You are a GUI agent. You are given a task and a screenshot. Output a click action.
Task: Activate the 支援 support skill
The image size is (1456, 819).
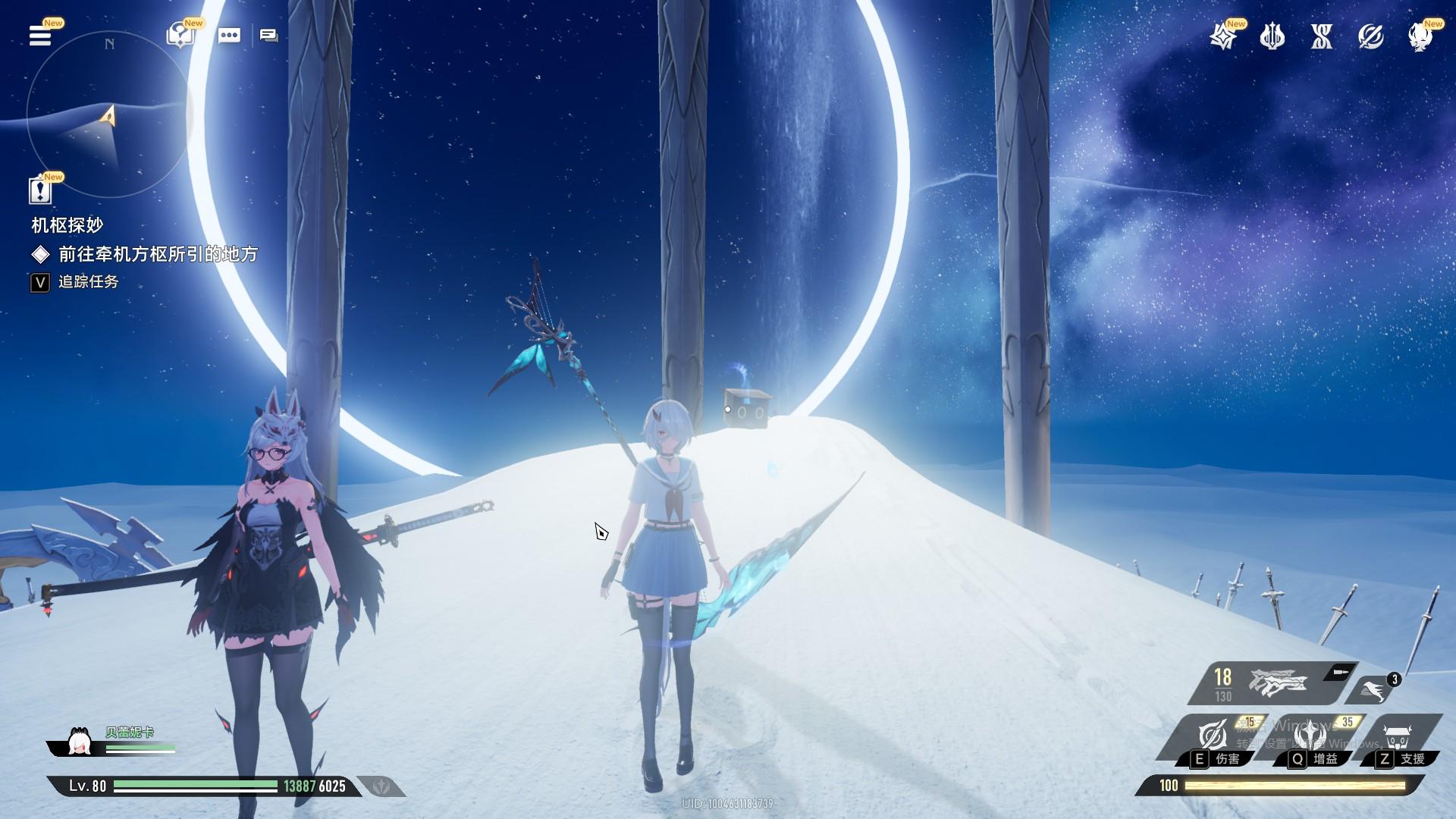tap(1398, 737)
